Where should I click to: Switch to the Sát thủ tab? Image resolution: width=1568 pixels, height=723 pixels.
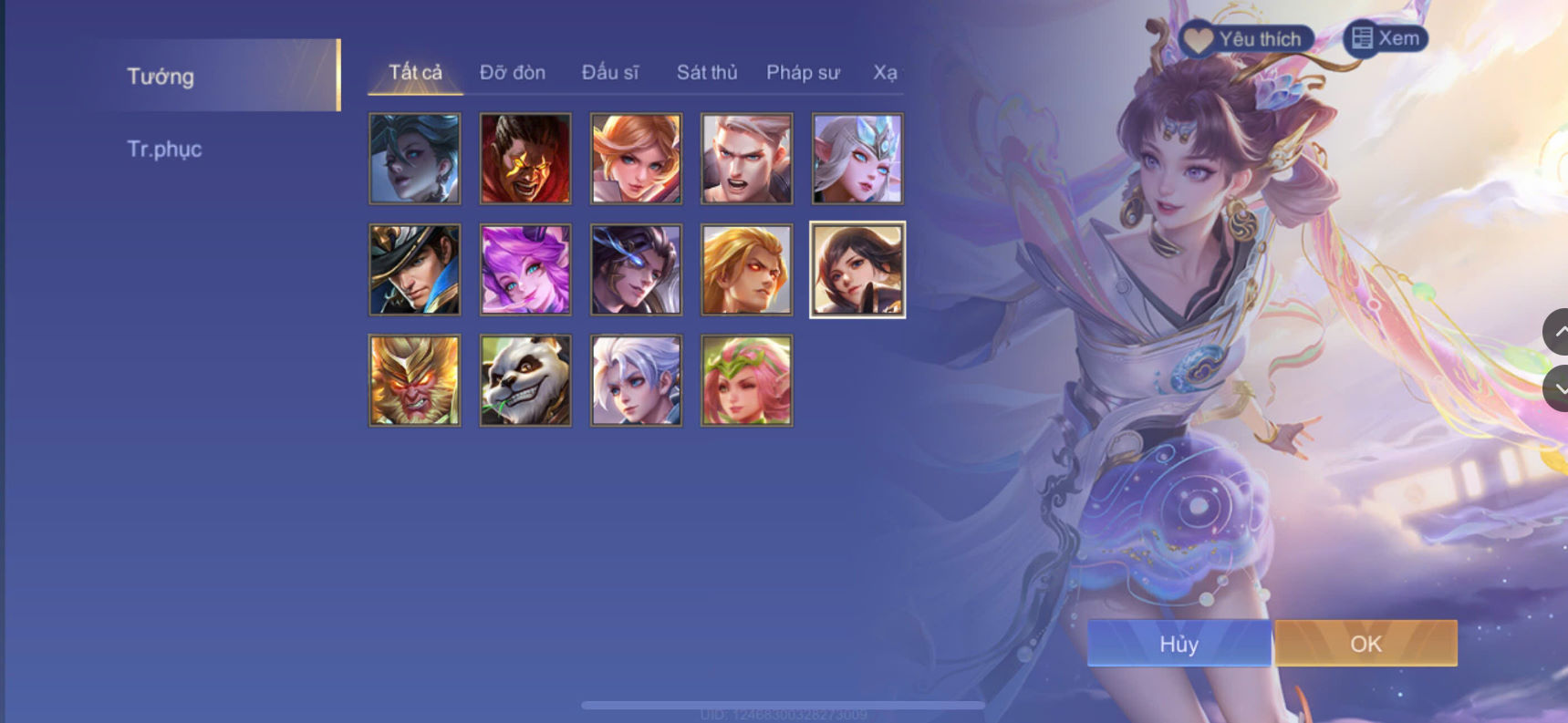(x=707, y=72)
